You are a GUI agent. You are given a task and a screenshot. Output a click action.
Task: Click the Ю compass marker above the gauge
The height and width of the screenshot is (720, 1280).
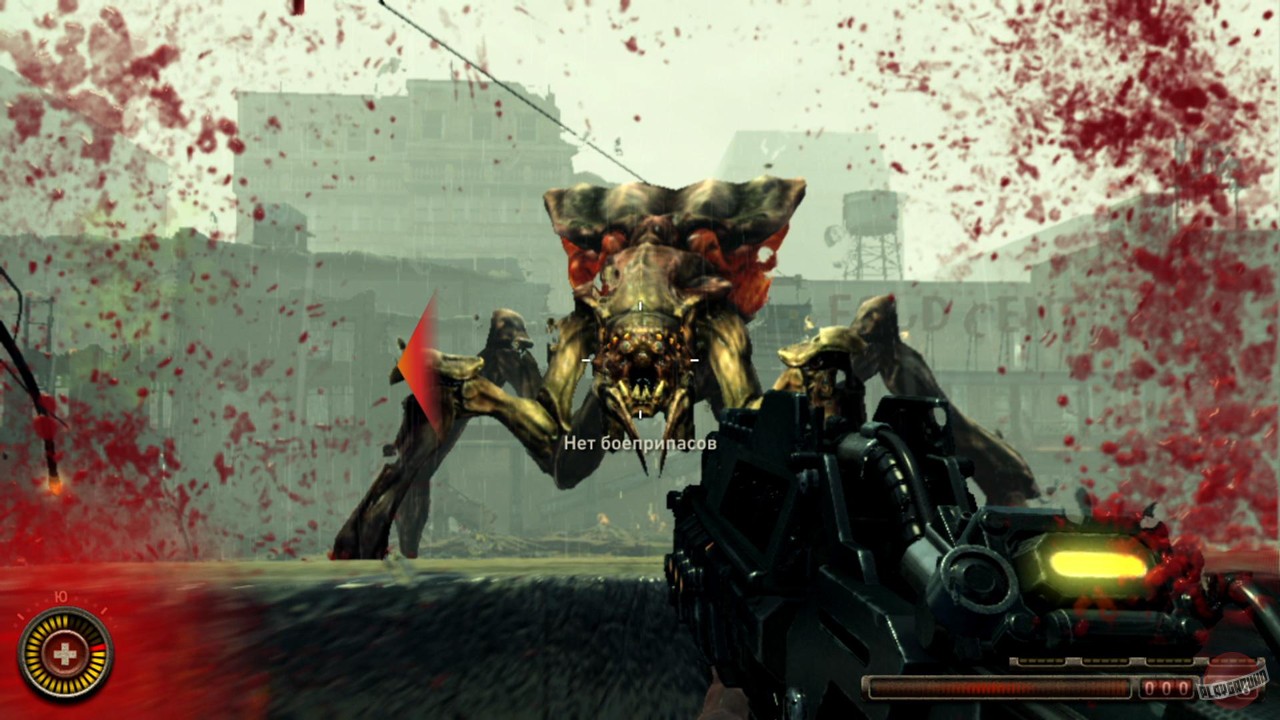tap(60, 597)
